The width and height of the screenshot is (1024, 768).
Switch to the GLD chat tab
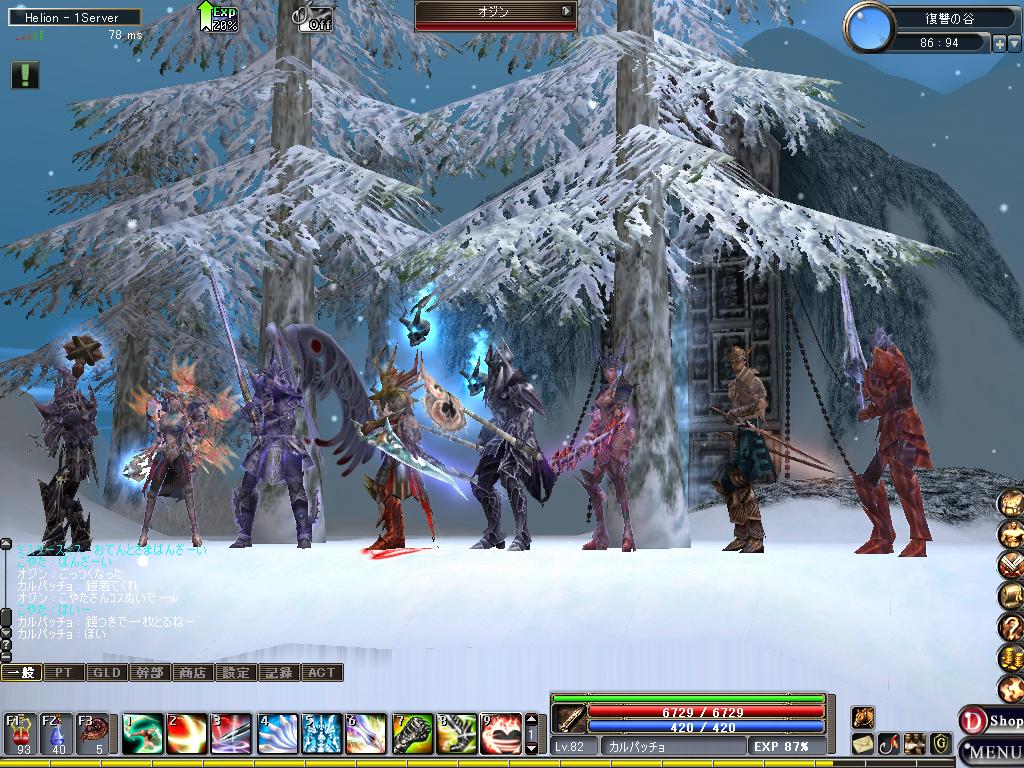coord(107,673)
